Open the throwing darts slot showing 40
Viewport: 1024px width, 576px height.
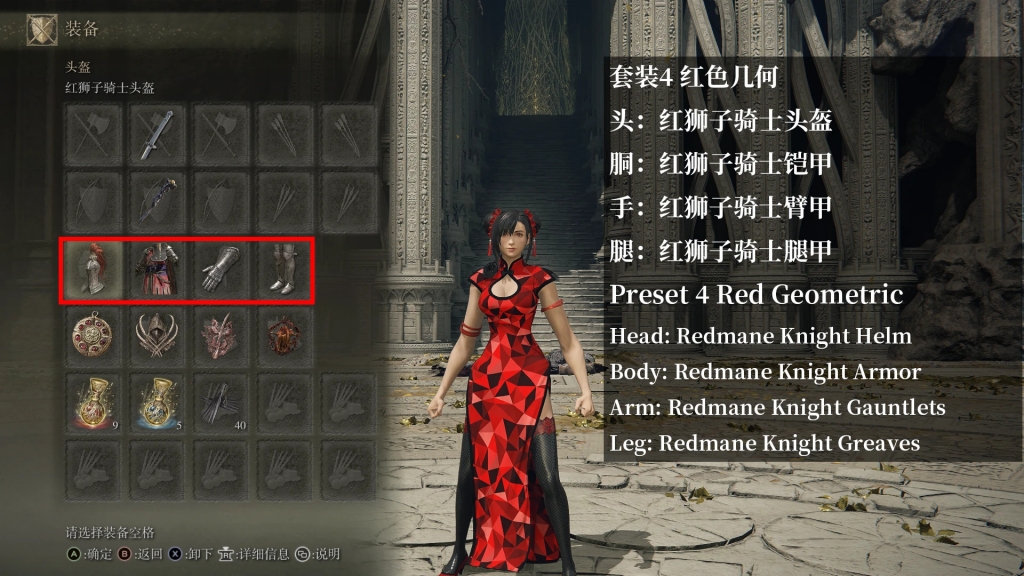(220, 404)
